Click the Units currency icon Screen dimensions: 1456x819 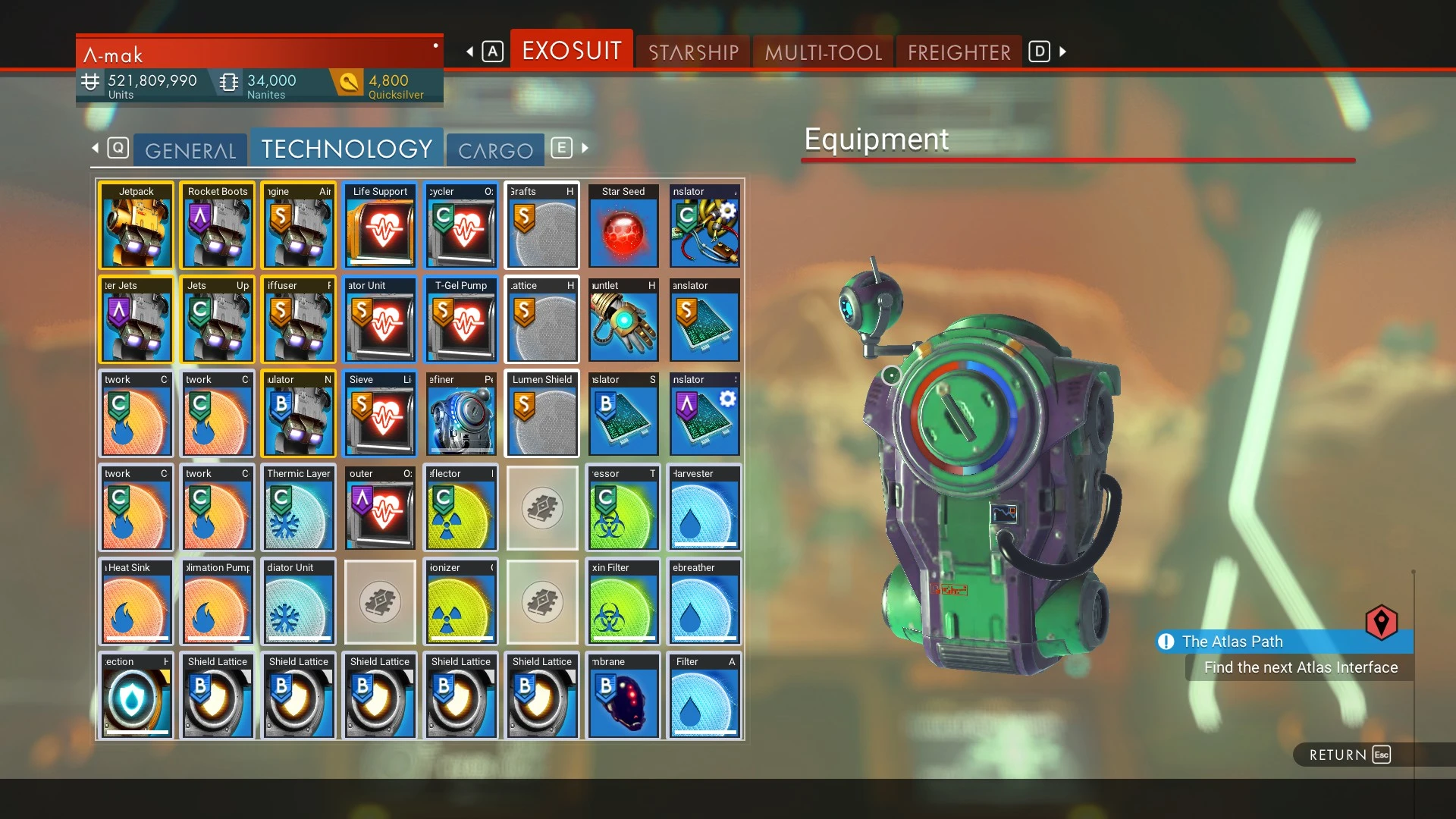pos(90,80)
